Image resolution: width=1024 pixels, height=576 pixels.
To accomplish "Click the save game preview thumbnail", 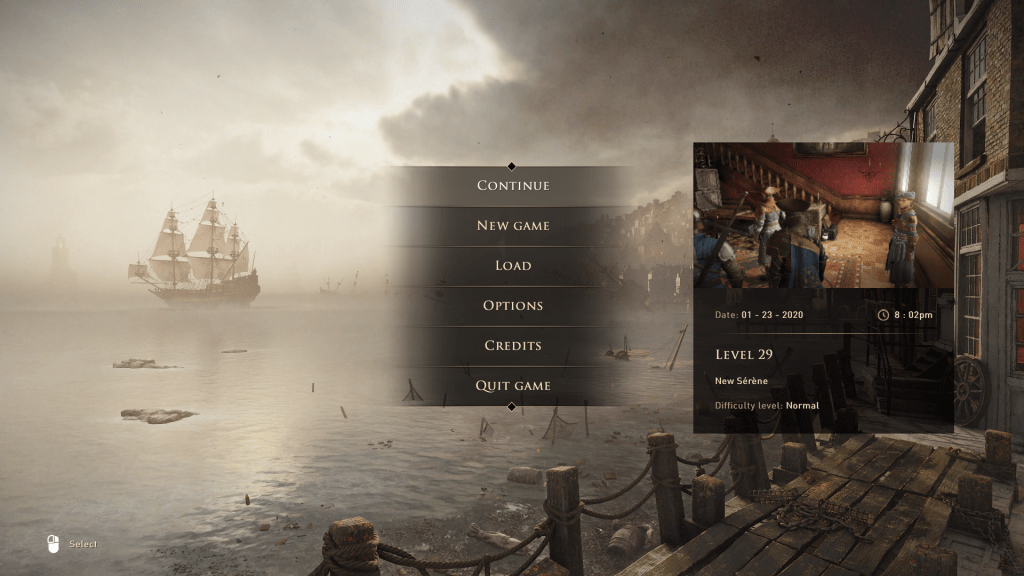I will click(823, 215).
